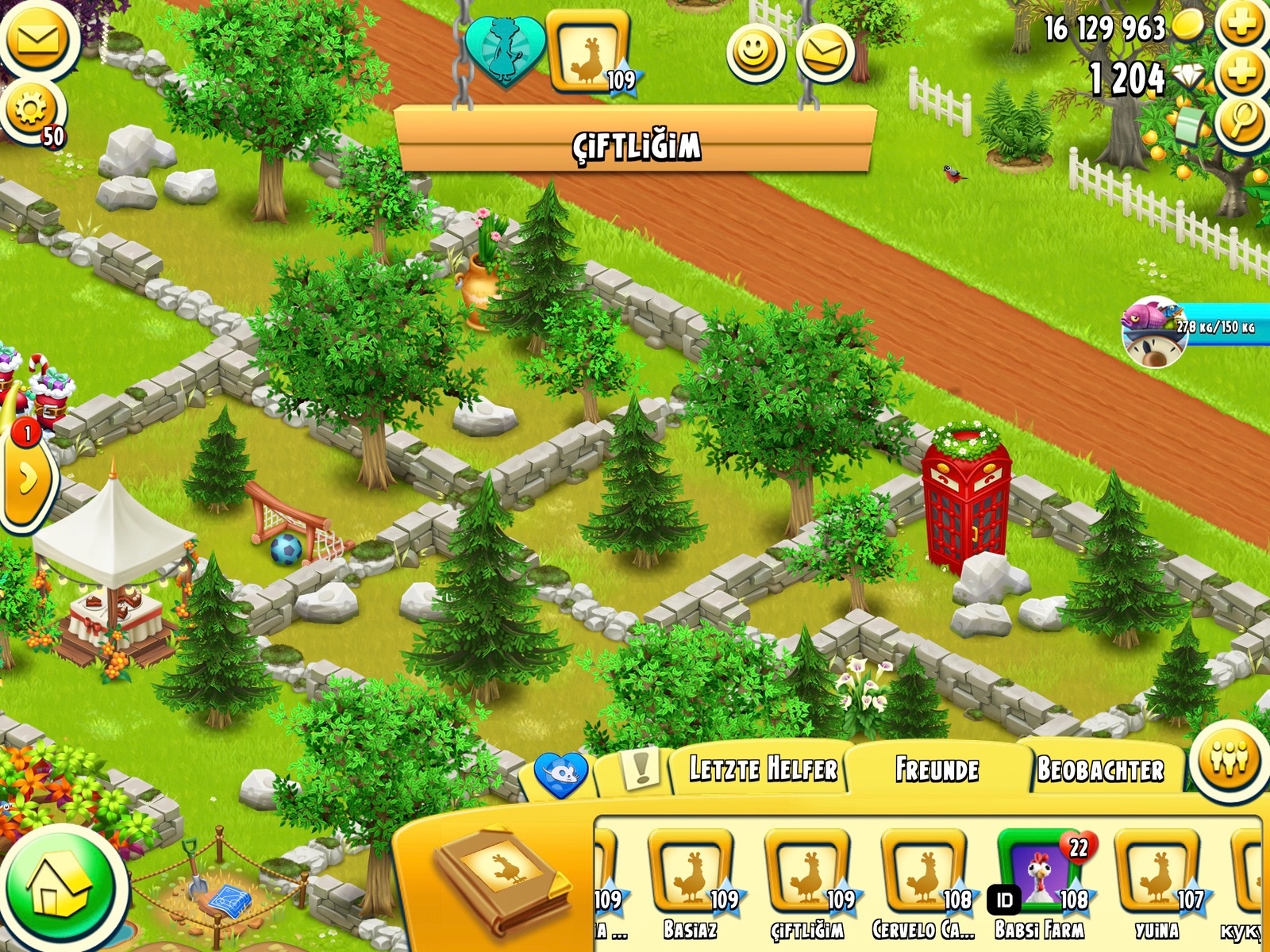
Task: Tap the yellow smiley face button
Action: point(755,53)
